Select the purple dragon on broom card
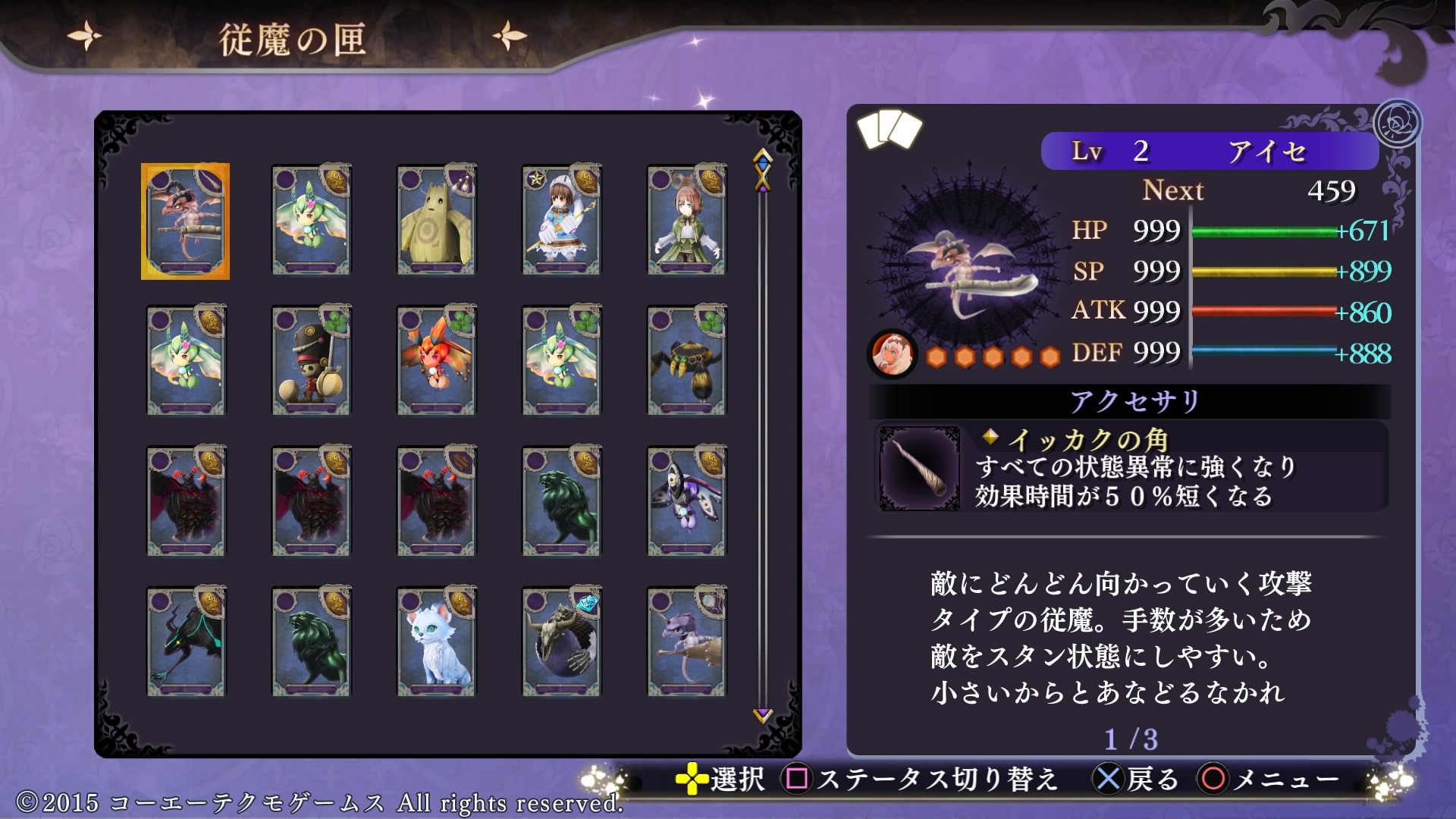This screenshot has height=819, width=1456. point(686,642)
